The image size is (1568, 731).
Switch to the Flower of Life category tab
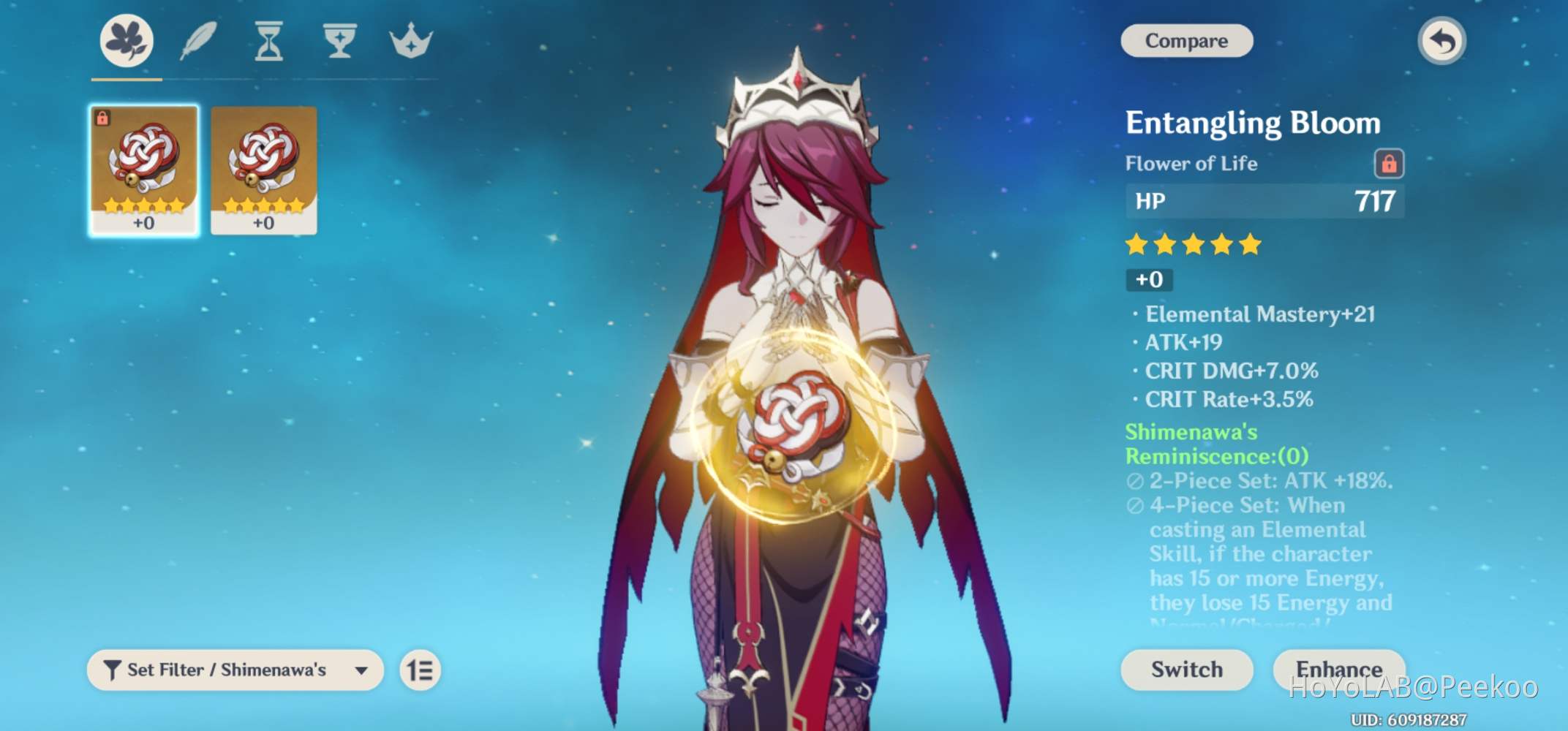click(124, 42)
